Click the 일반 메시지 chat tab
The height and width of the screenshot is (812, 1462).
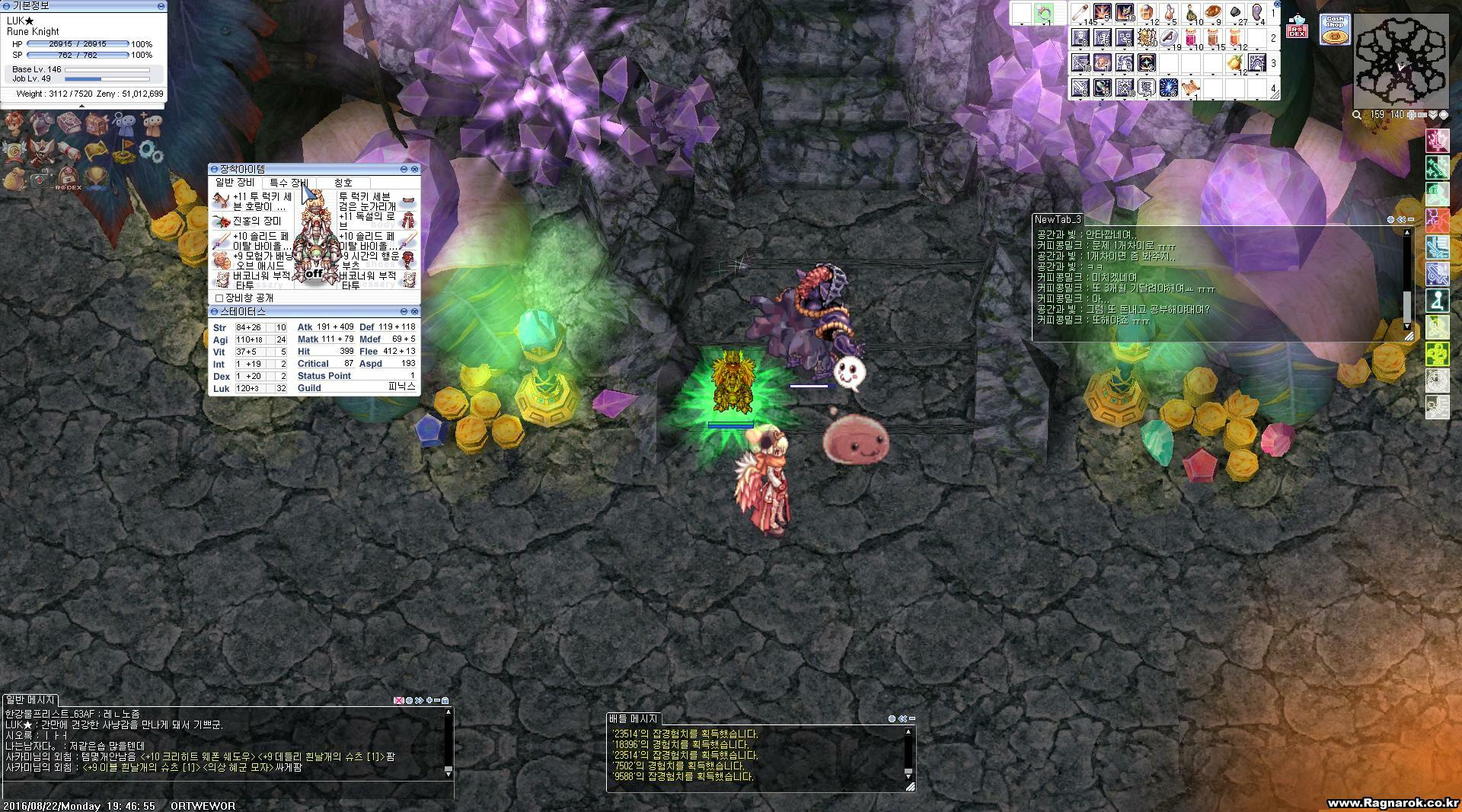[x=30, y=699]
